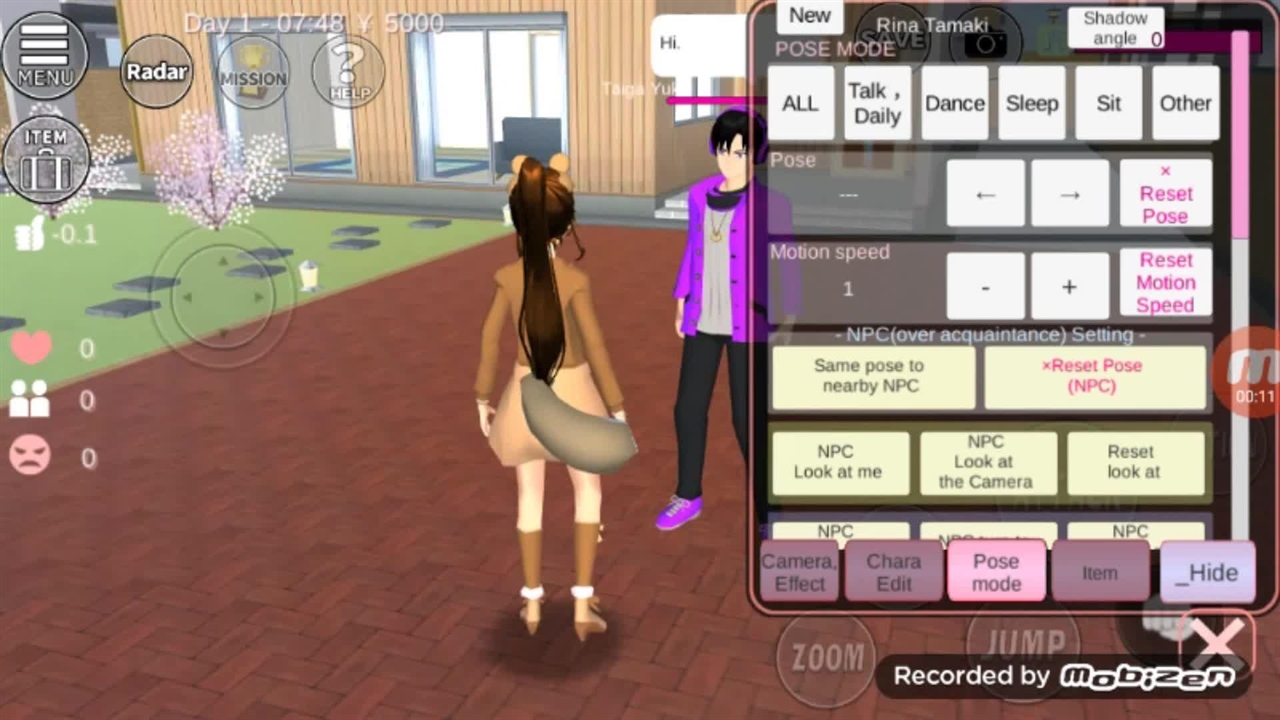This screenshot has height=720, width=1280.
Task: Click the Reset Pose button
Action: click(1165, 193)
